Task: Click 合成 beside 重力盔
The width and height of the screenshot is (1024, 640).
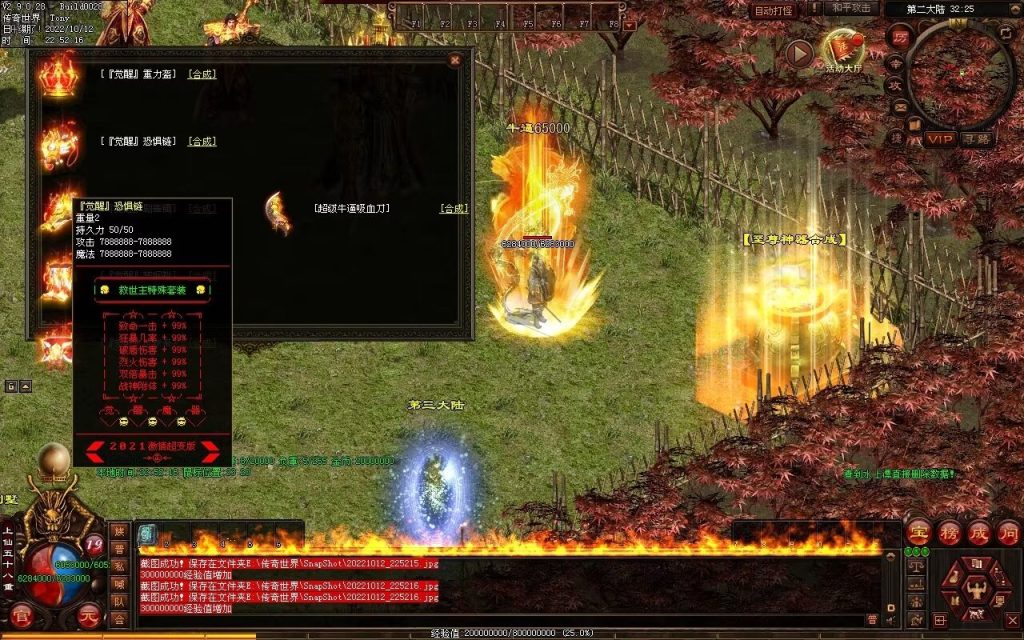Action: click(202, 74)
